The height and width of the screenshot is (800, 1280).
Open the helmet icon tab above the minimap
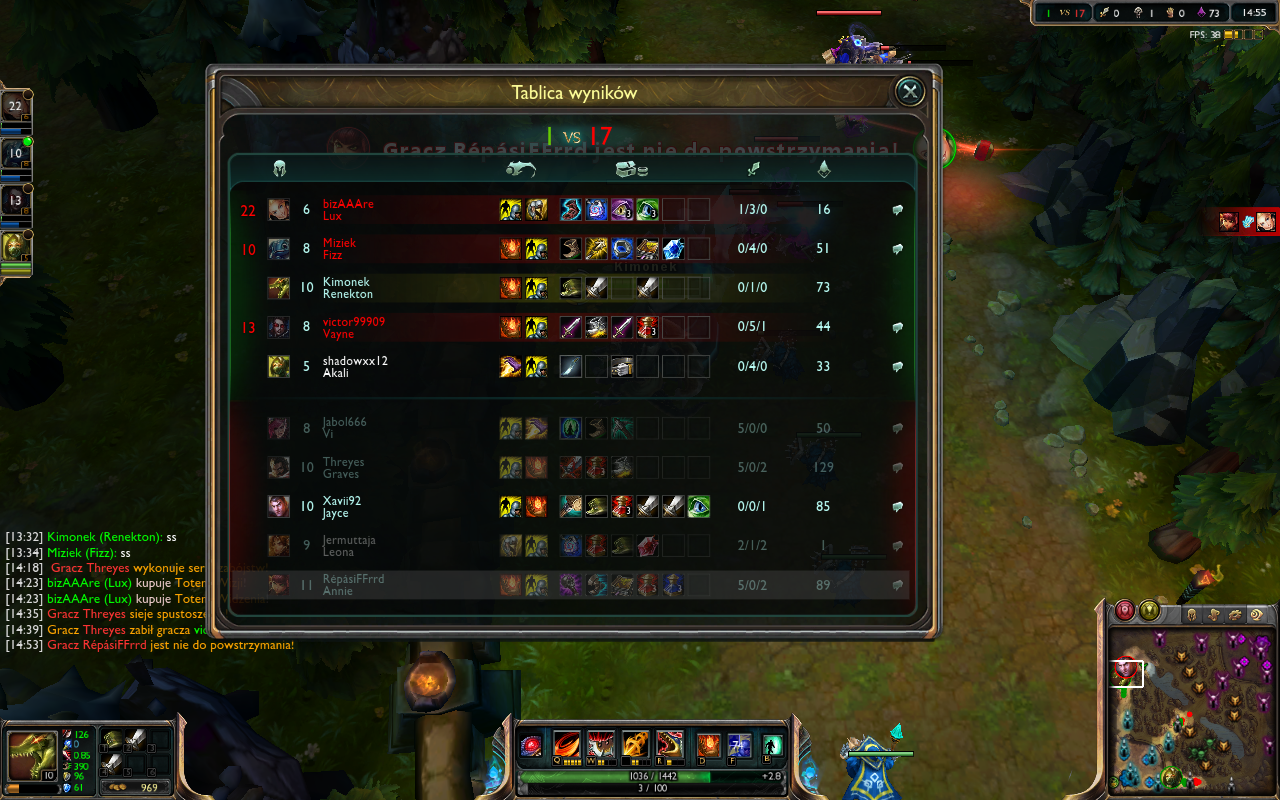(1191, 614)
